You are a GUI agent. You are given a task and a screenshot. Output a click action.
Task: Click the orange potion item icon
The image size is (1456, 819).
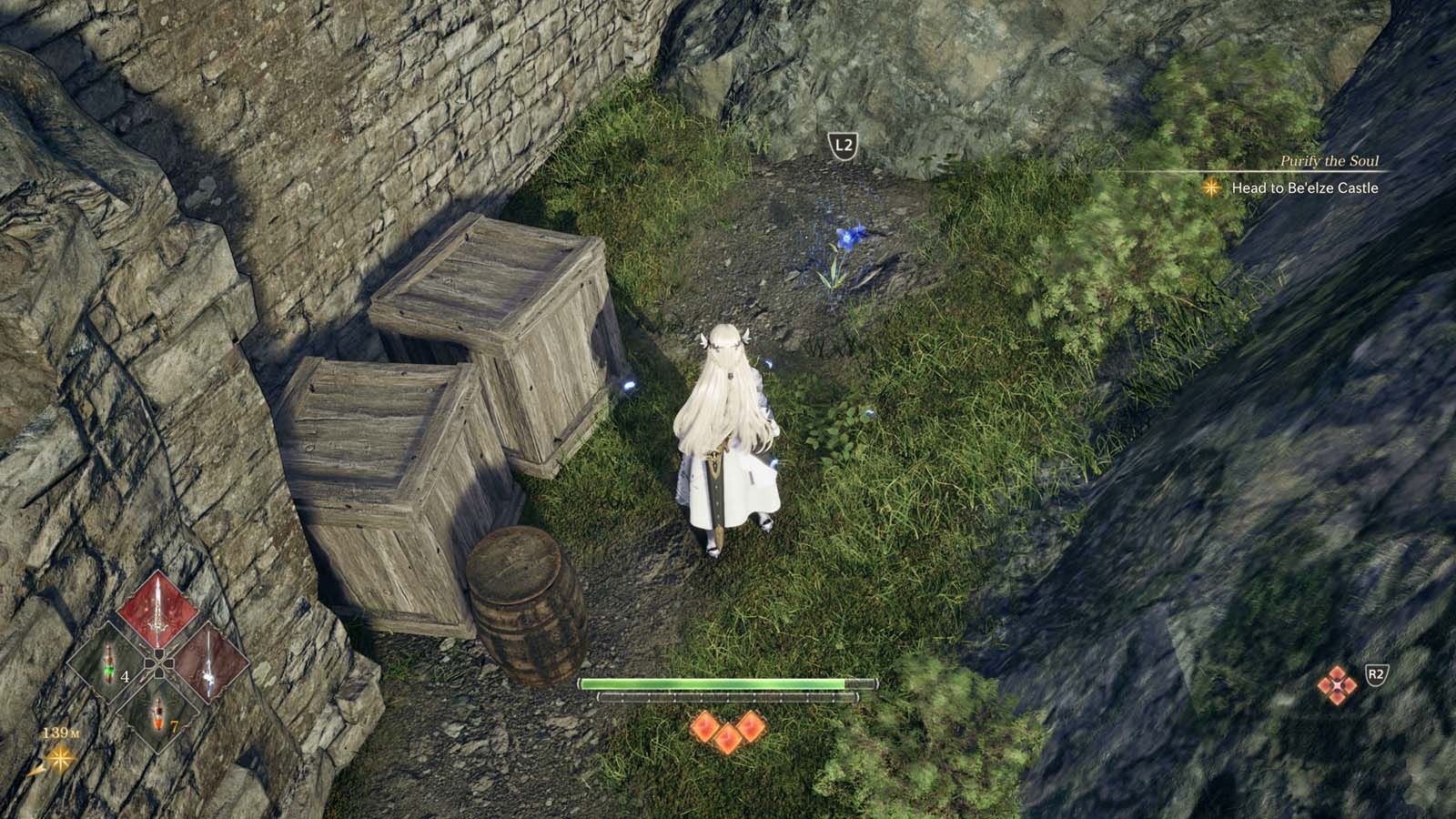pos(157,714)
